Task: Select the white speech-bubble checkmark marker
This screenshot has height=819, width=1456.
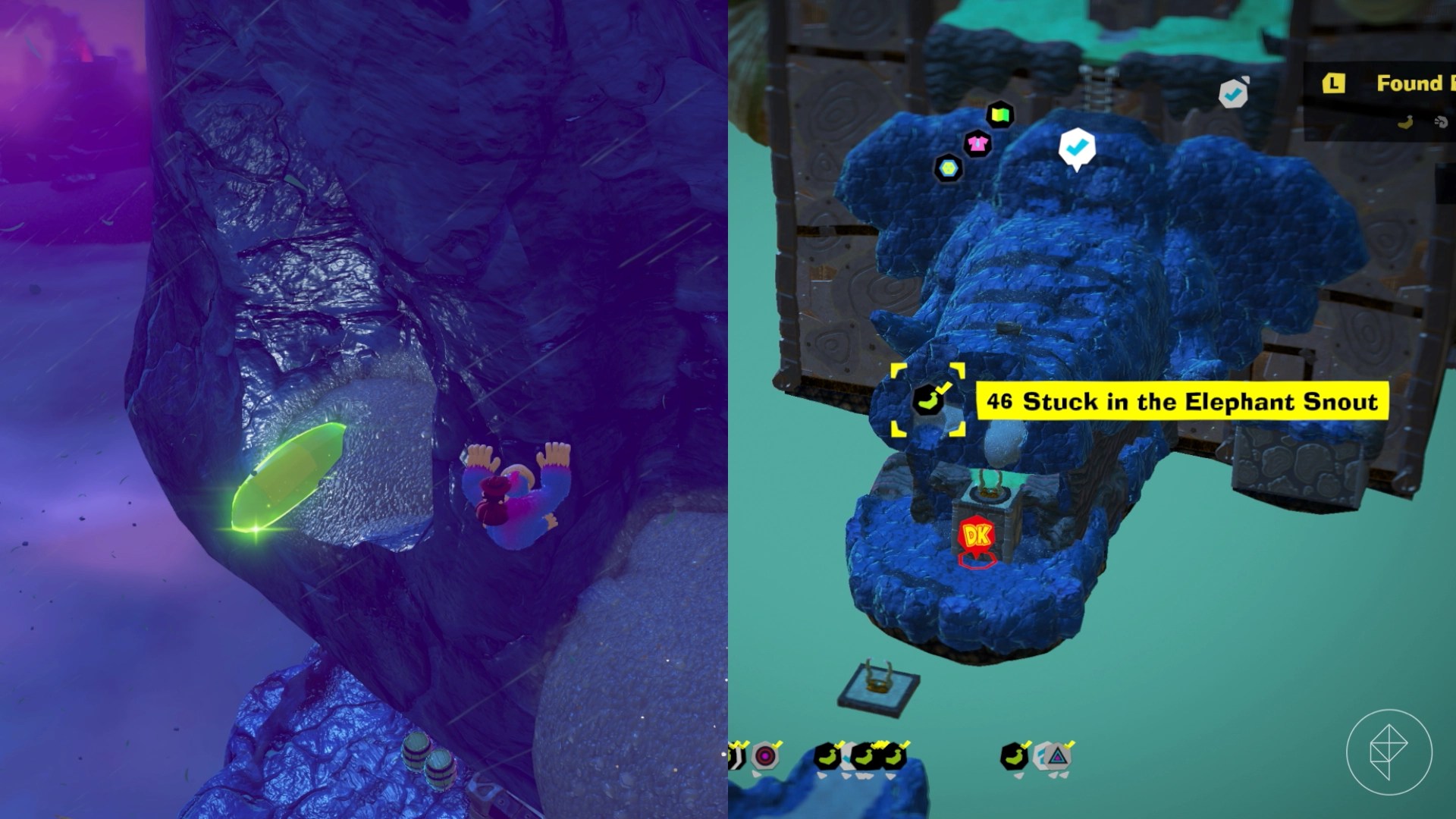Action: pyautogui.click(x=1076, y=147)
